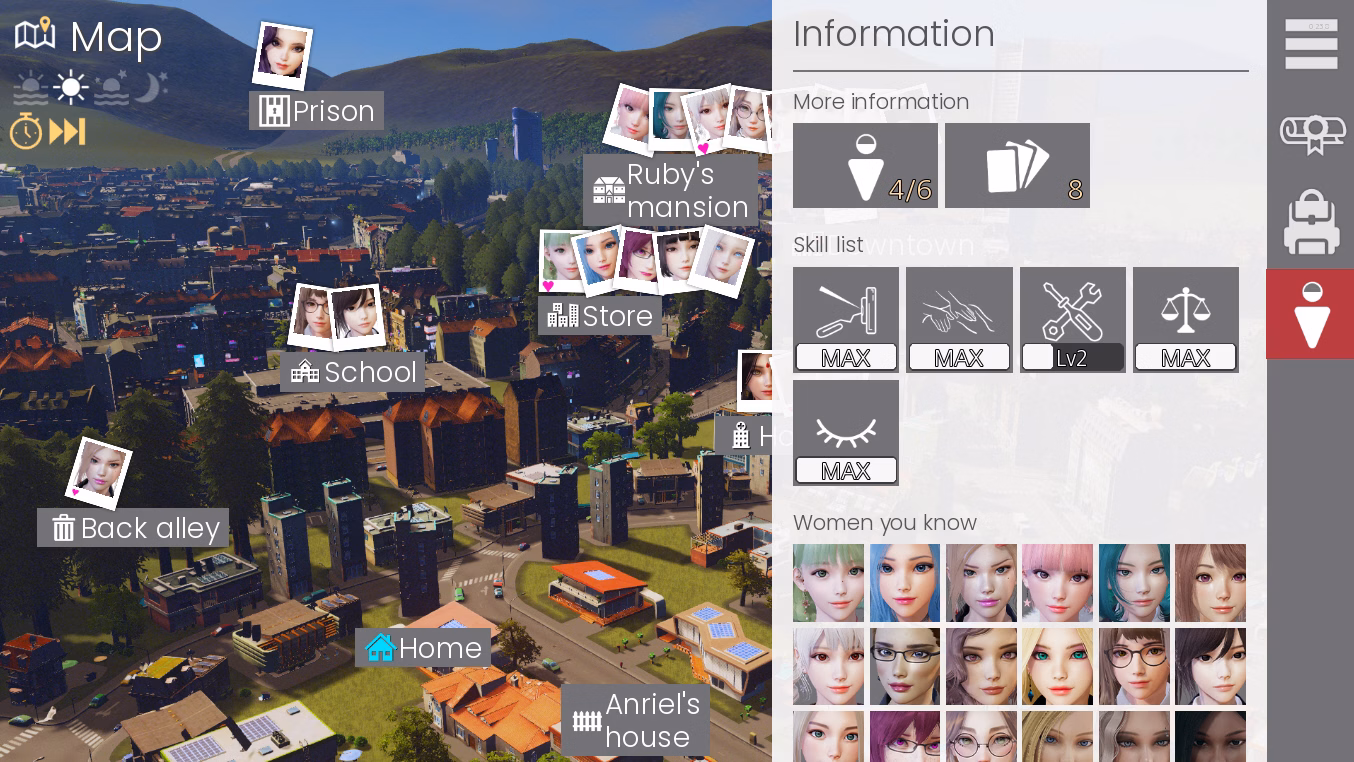Screen dimensions: 1354x762
Task: Enable the daytime sun weather toggle
Action: click(70, 87)
